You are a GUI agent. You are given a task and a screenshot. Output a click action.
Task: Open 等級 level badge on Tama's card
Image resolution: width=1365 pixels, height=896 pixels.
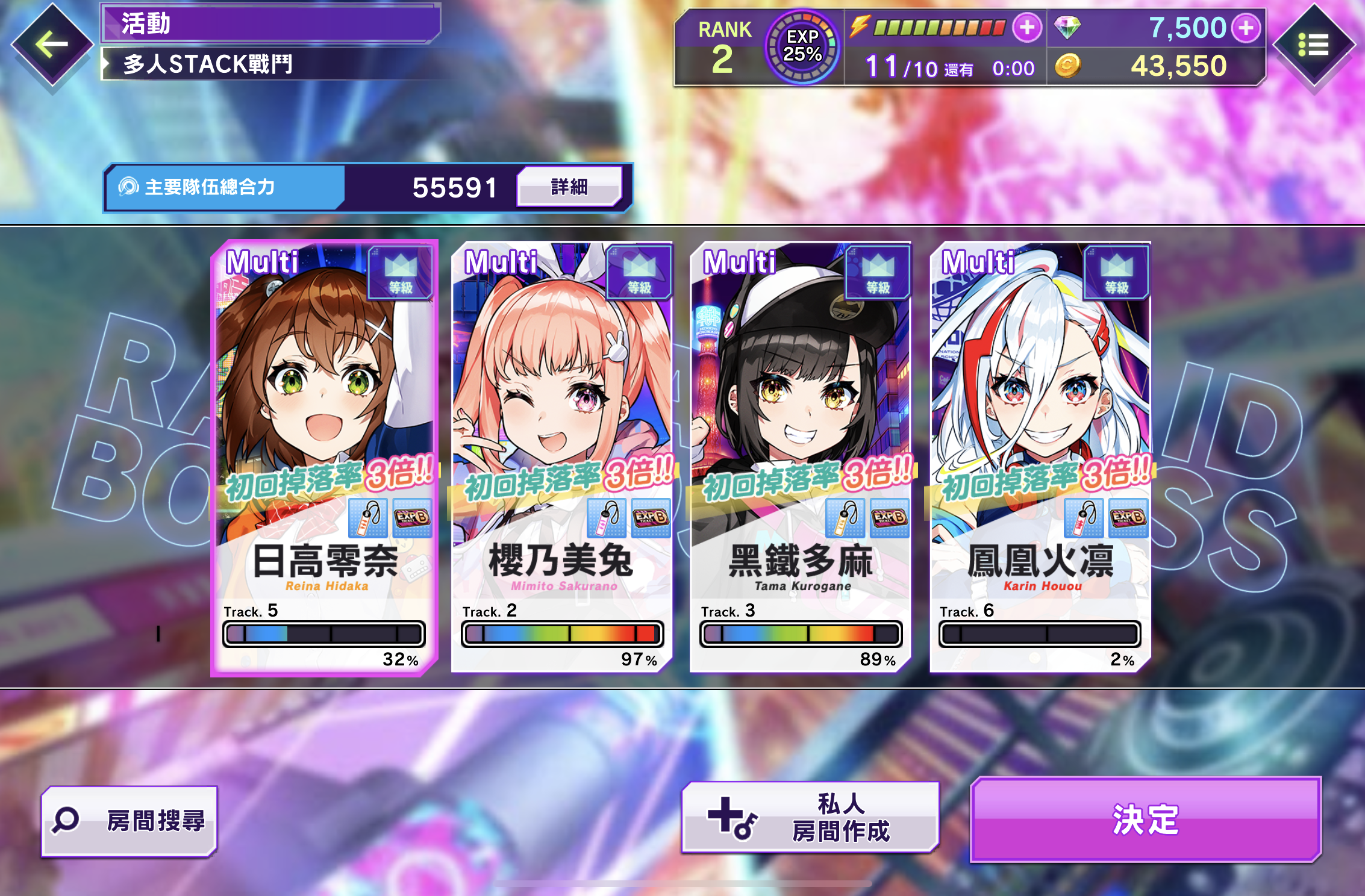[x=878, y=273]
